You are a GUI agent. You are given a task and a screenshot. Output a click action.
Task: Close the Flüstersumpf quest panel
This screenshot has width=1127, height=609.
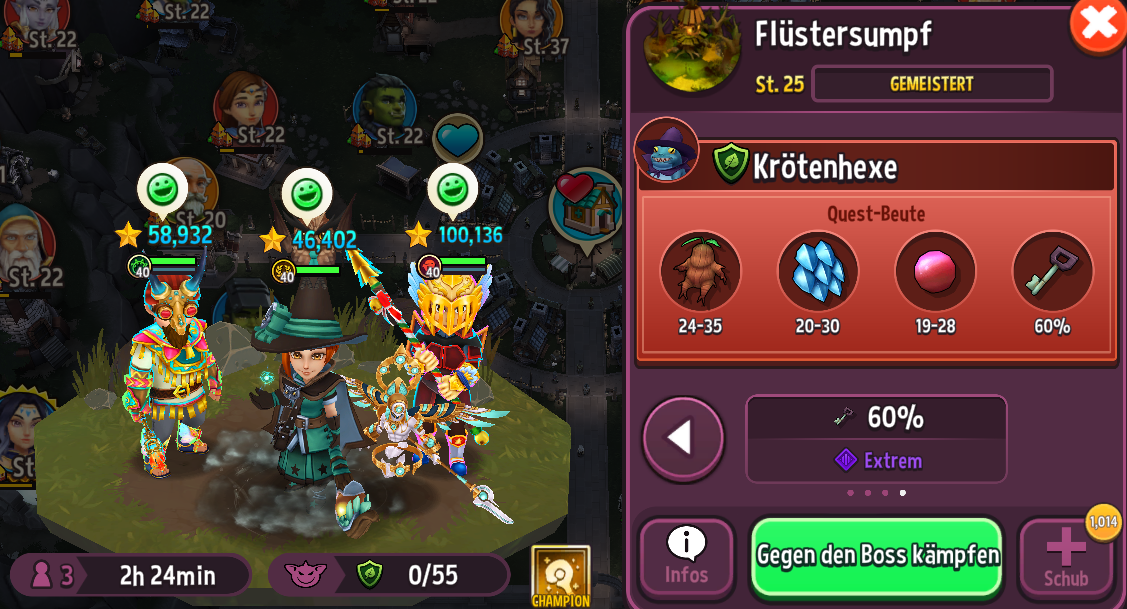click(x=1097, y=24)
